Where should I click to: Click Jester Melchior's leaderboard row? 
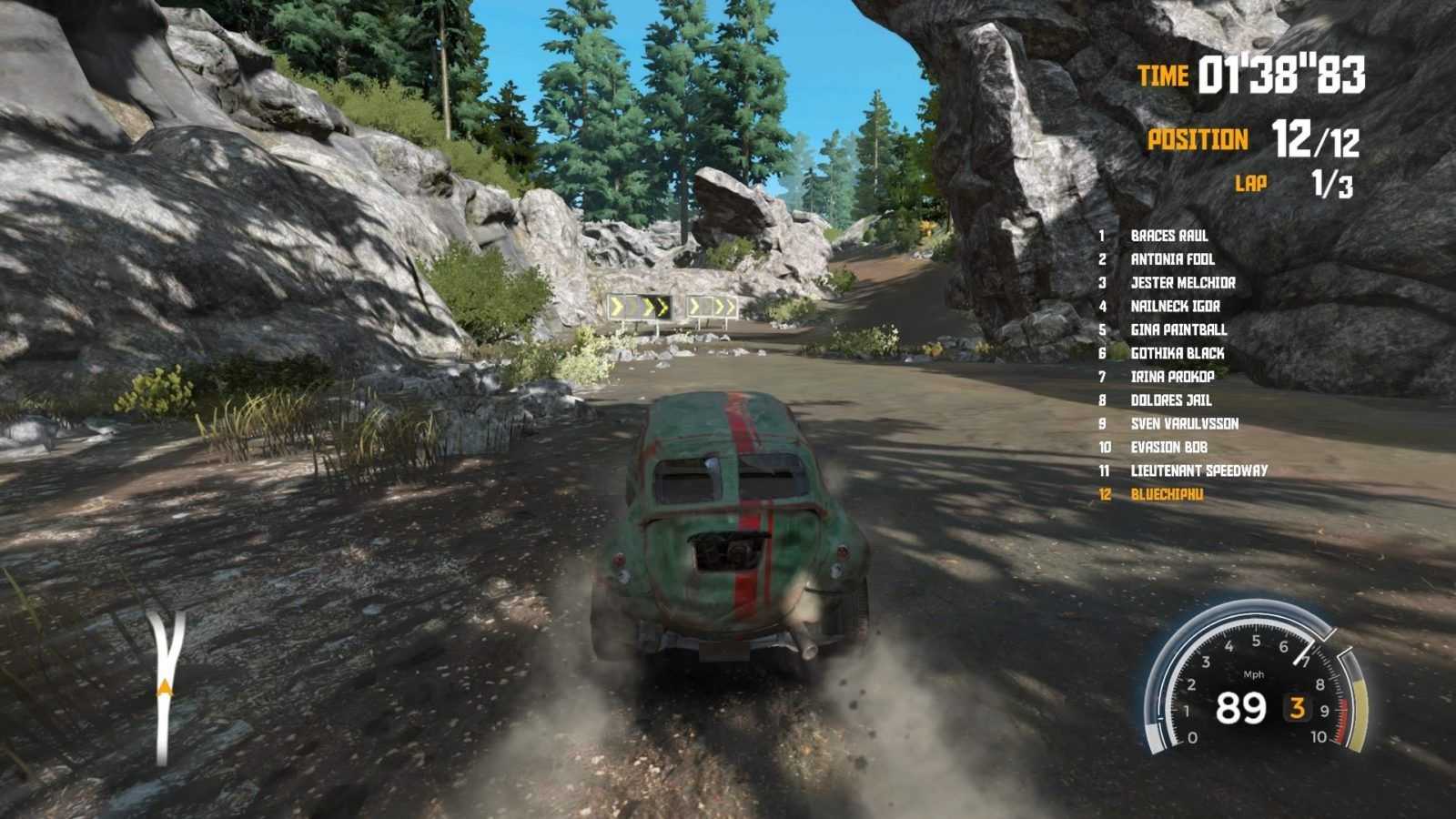(1182, 283)
